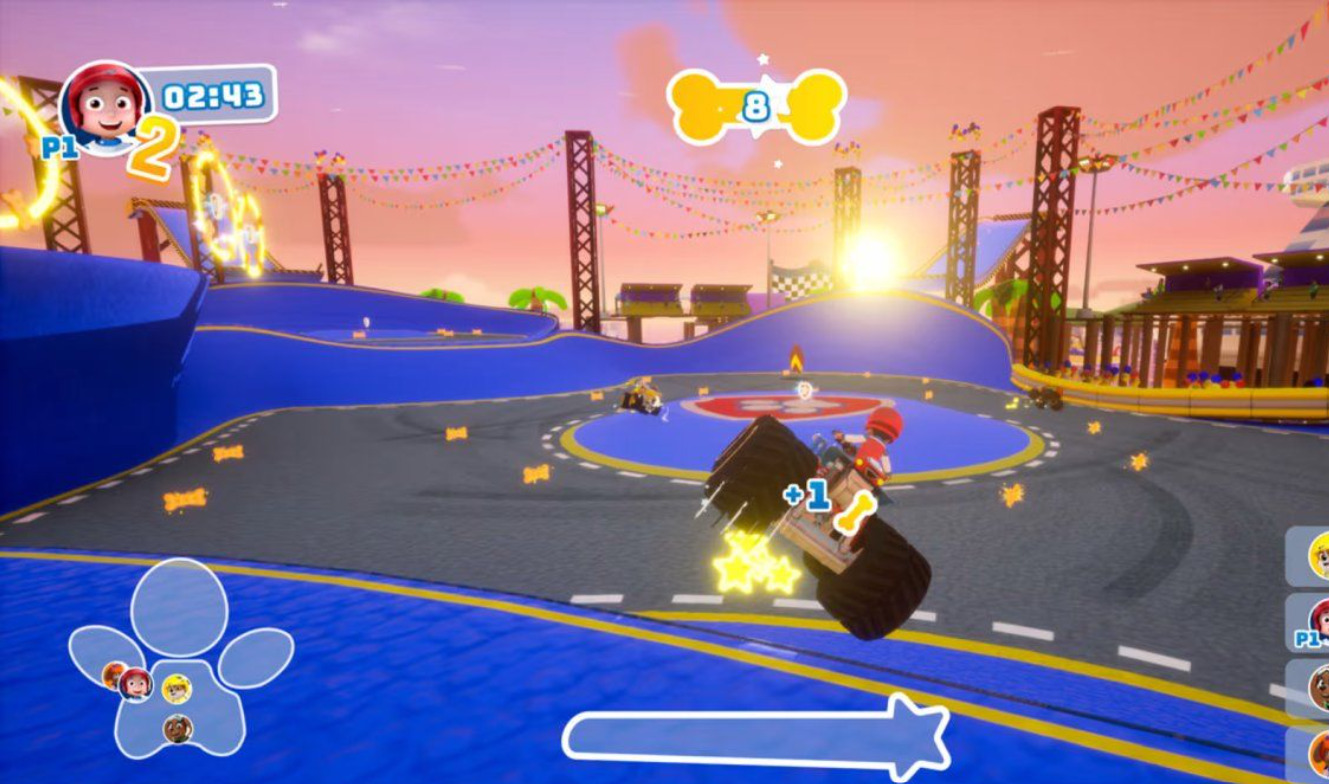
Task: Choose Rubble's portrait in the race standings list
Action: click(x=1317, y=556)
